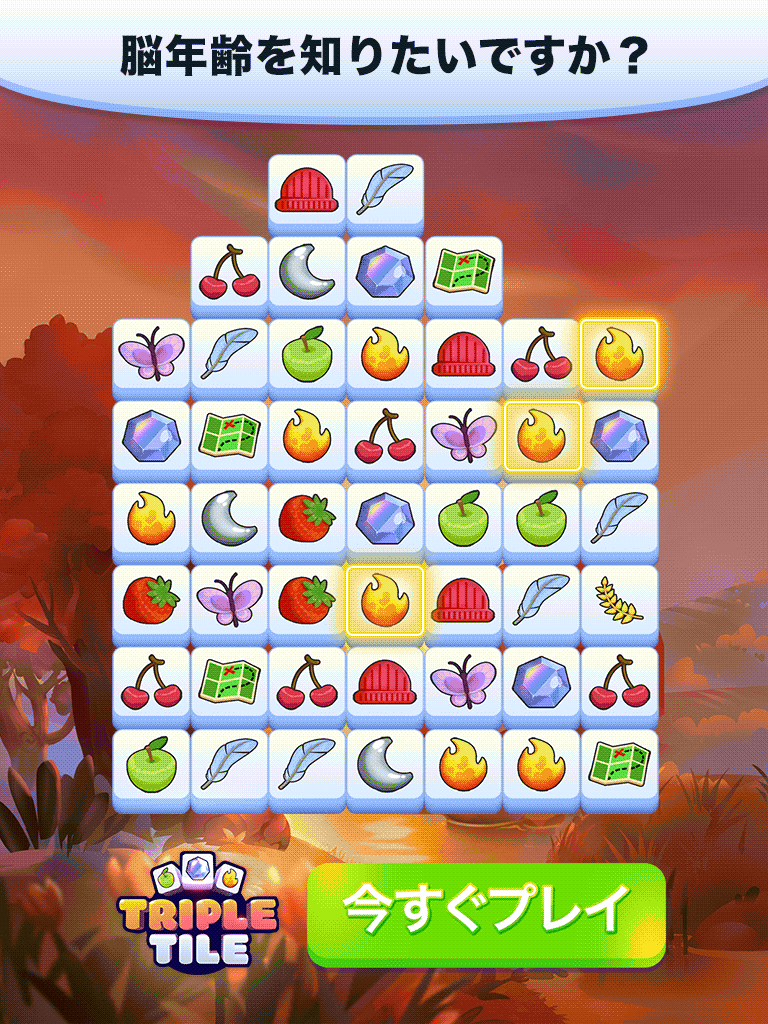Pick the glowing flame tile between strawberry and beanie

pos(385,600)
